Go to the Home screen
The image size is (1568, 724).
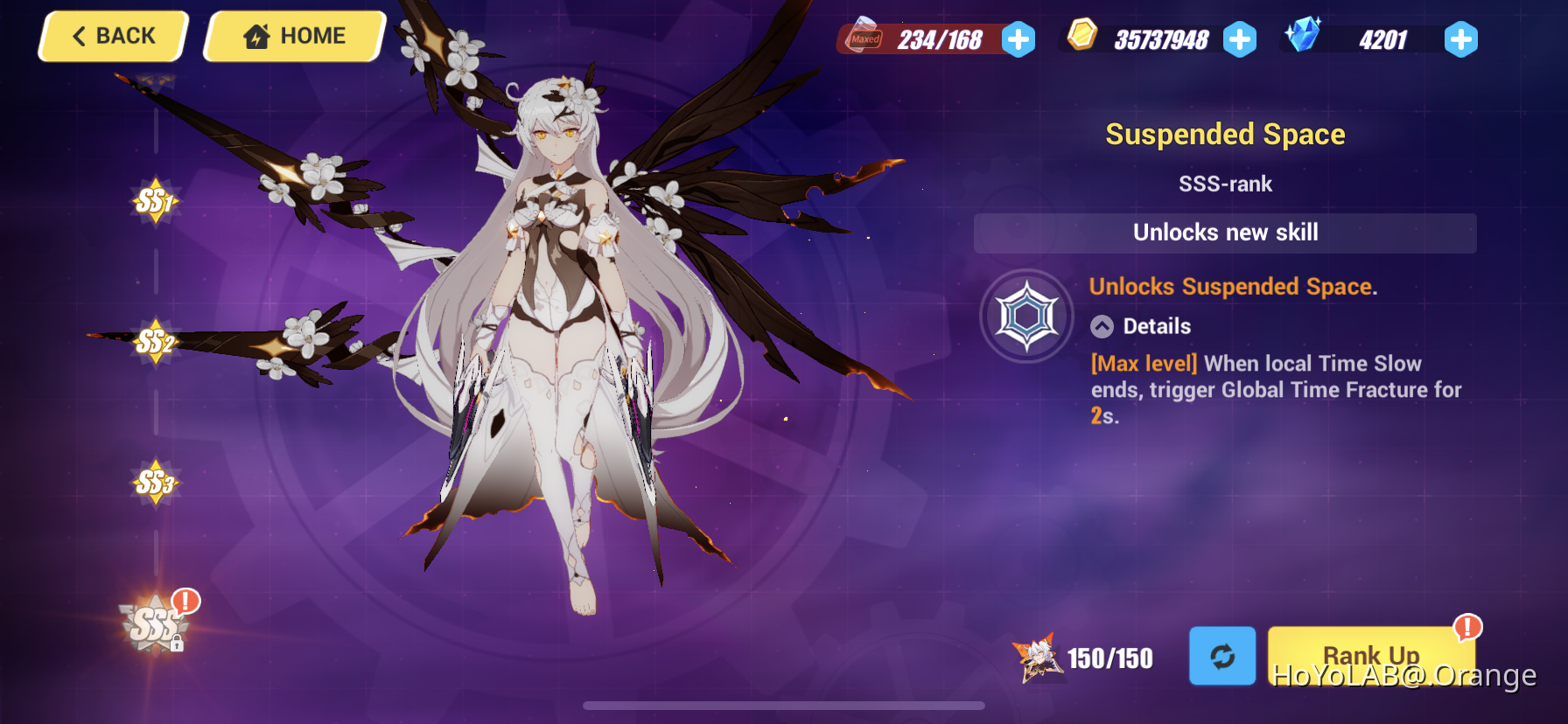click(x=294, y=36)
